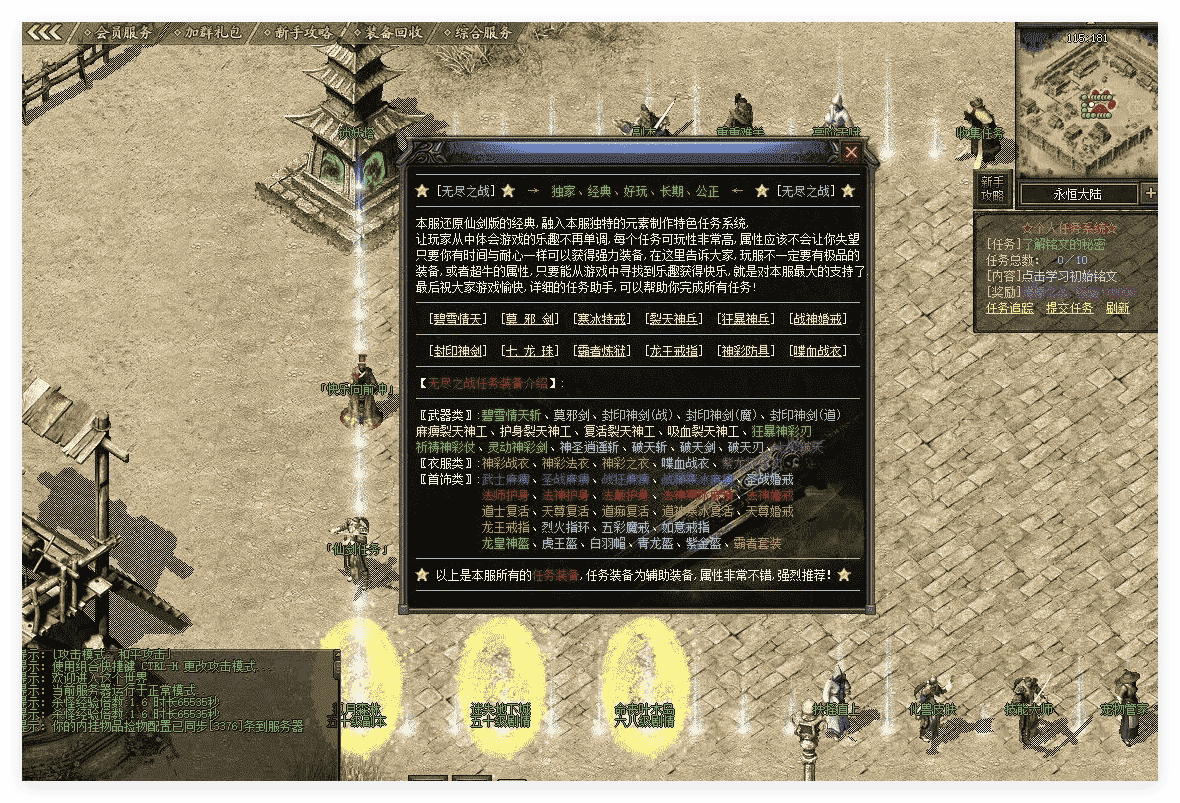View the 战神婚戒 link
The image size is (1180, 803).
[x=818, y=319]
